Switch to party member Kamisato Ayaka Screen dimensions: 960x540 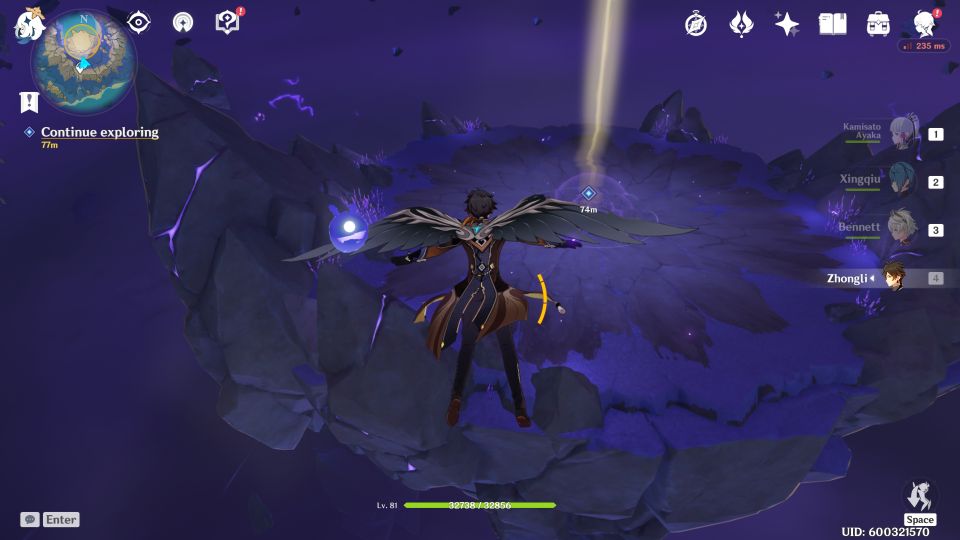click(902, 135)
